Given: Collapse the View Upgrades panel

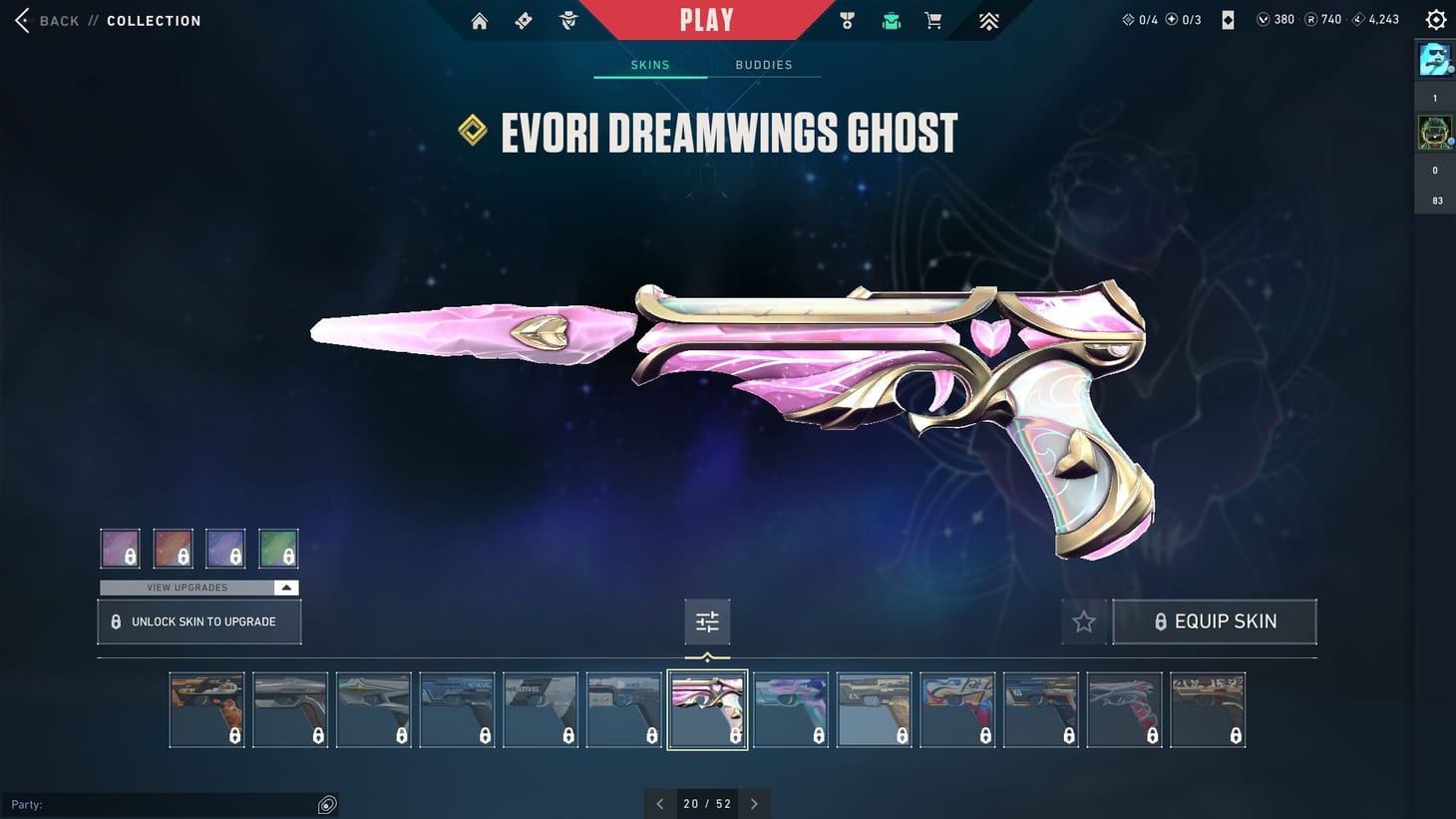Looking at the screenshot, I should click(285, 588).
